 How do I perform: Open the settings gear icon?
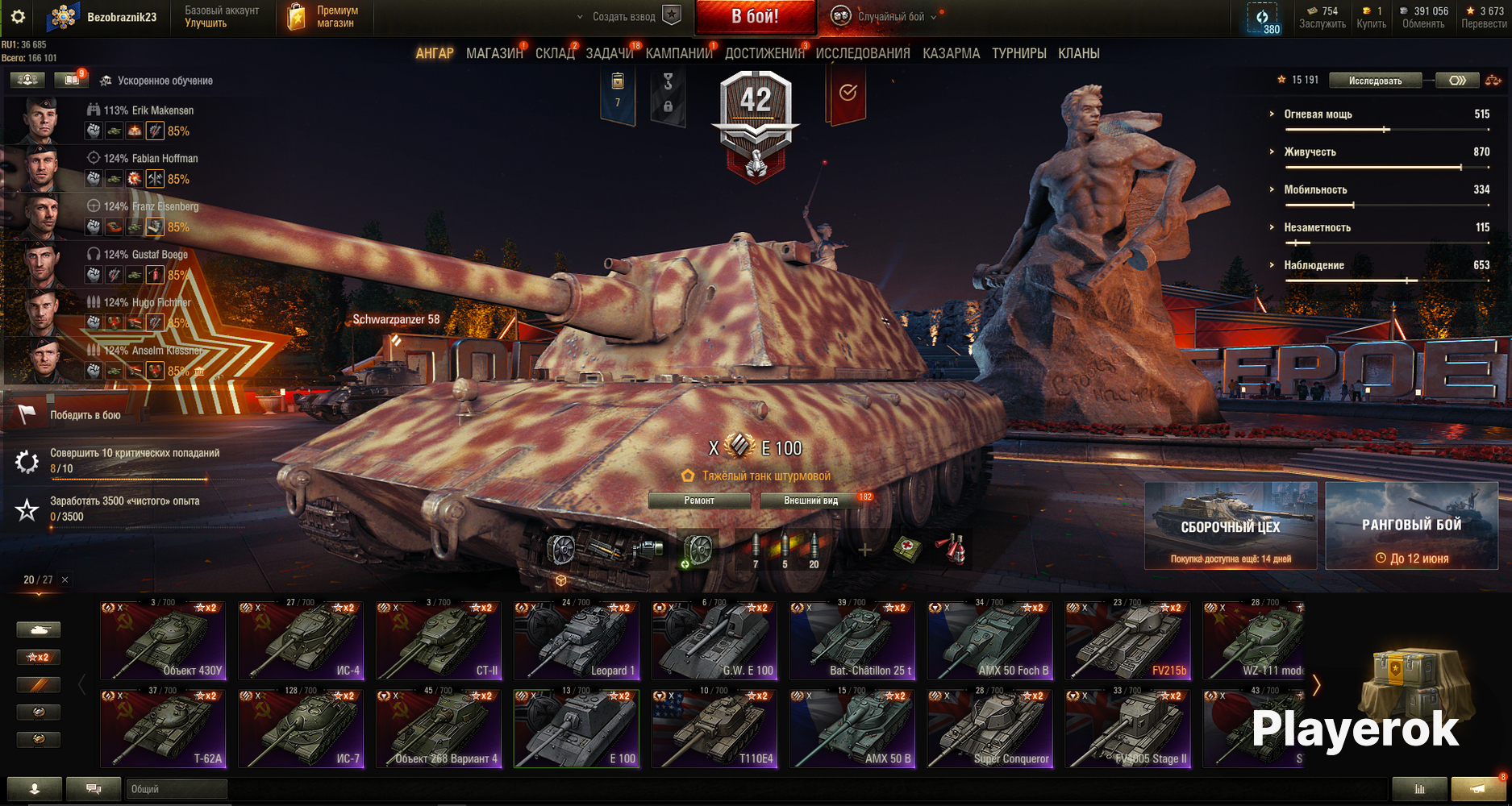[18, 17]
